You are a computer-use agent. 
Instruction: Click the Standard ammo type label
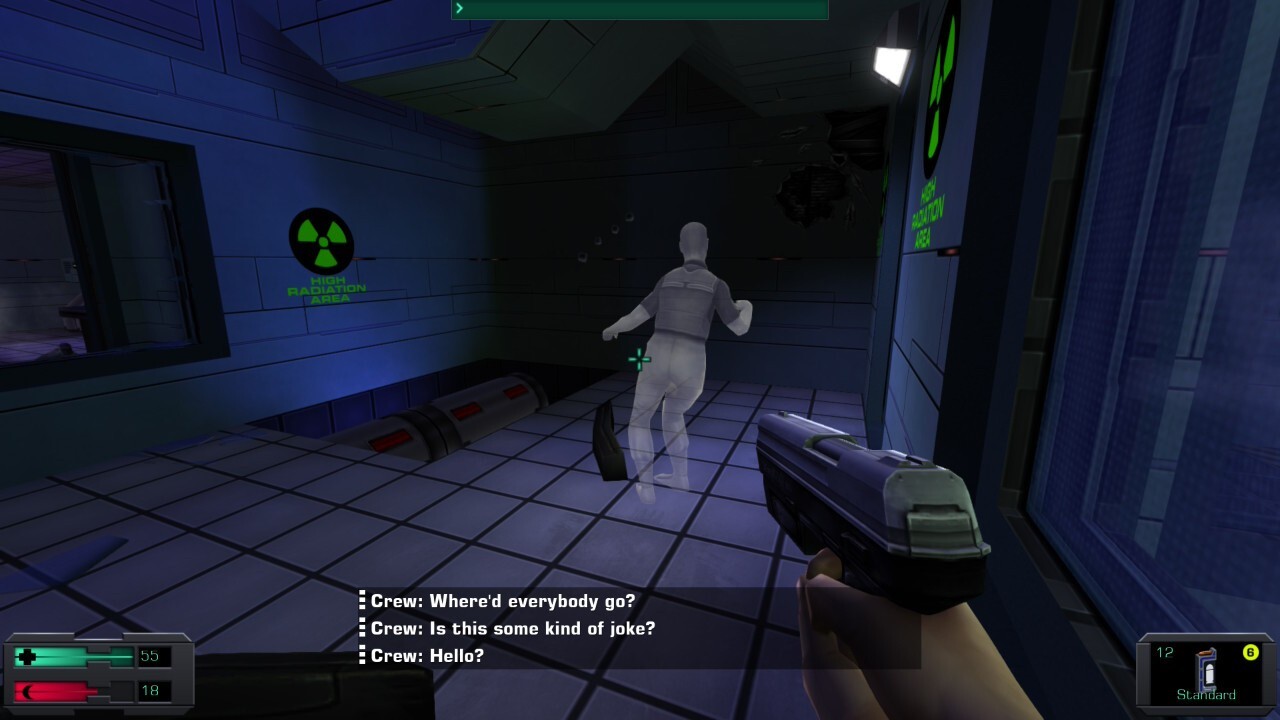[x=1205, y=693]
